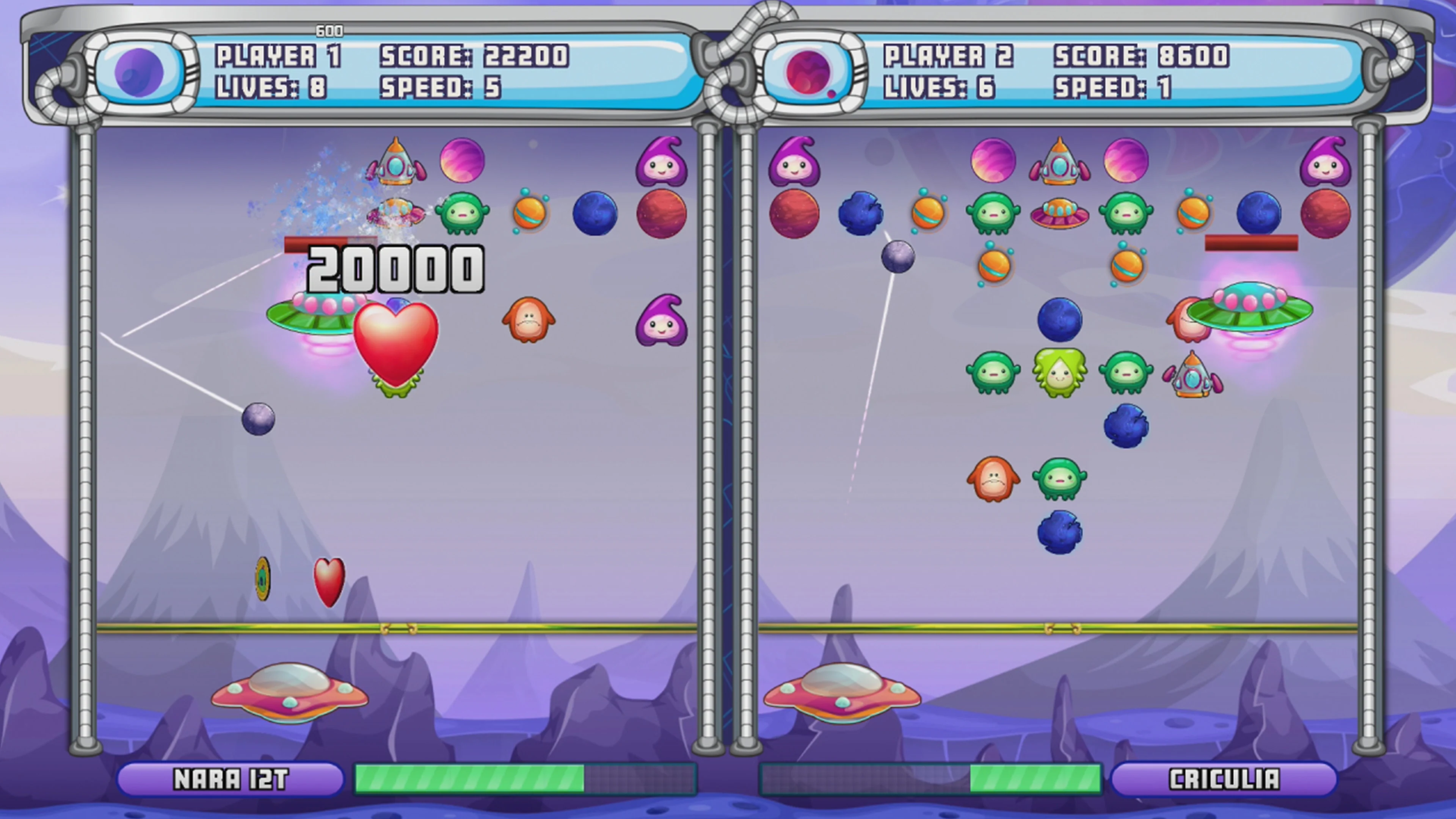Click Player 1's green progress bar
The image size is (1456, 819).
(x=469, y=780)
